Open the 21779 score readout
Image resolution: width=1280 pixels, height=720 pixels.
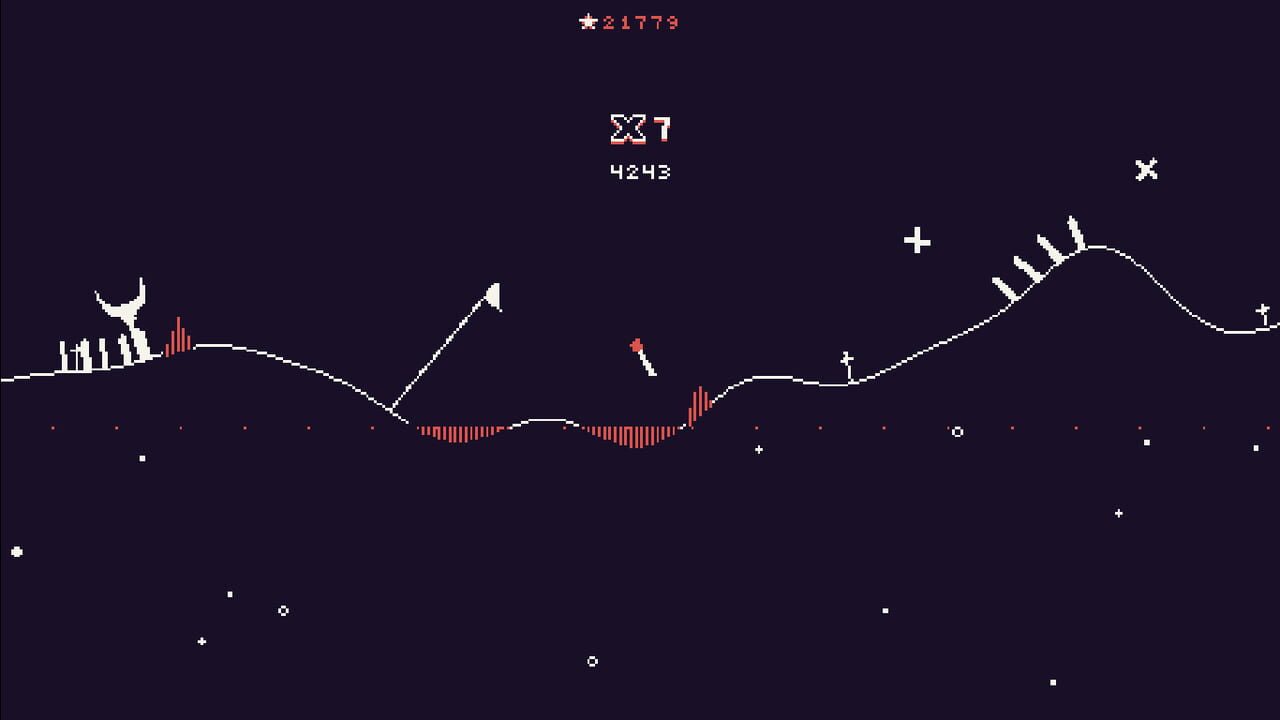pyautogui.click(x=640, y=22)
